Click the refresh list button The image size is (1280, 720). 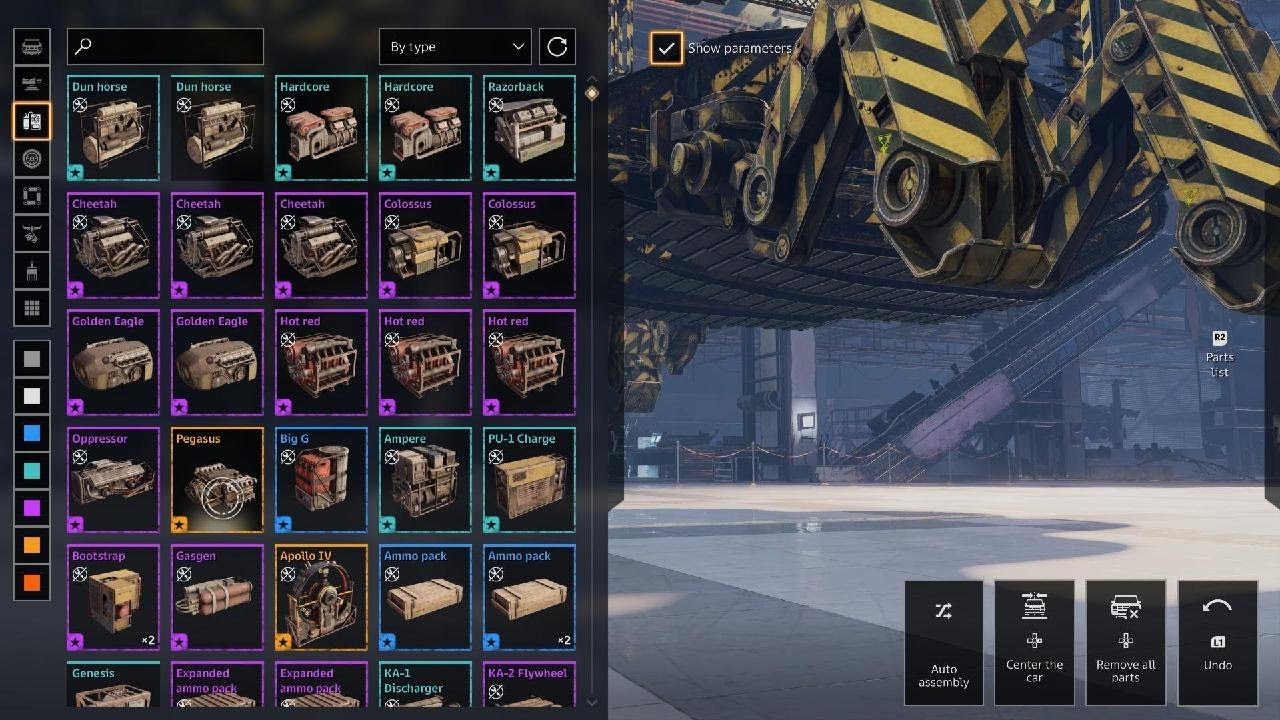(x=557, y=47)
